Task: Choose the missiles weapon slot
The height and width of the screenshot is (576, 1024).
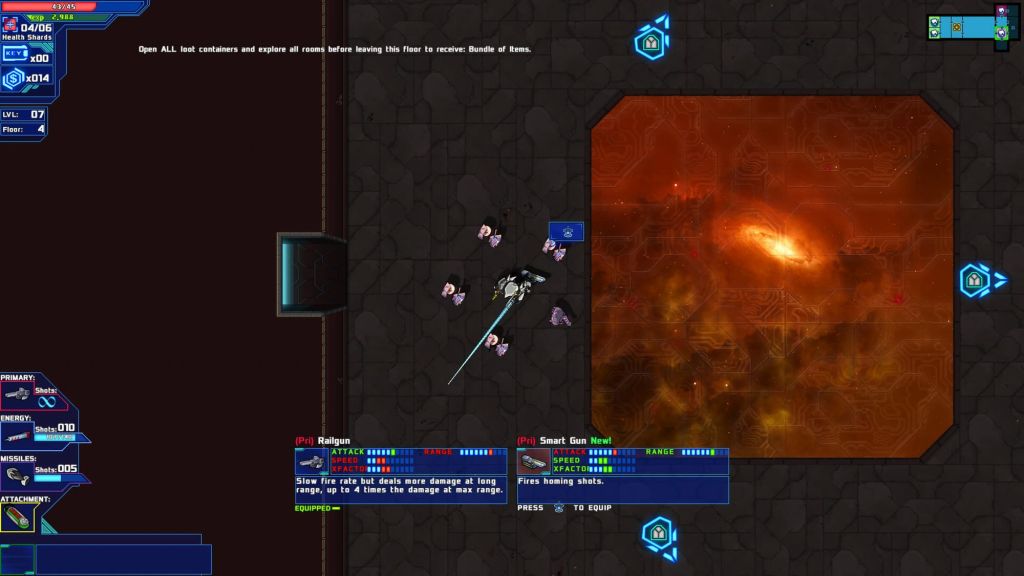Action: tap(17, 477)
